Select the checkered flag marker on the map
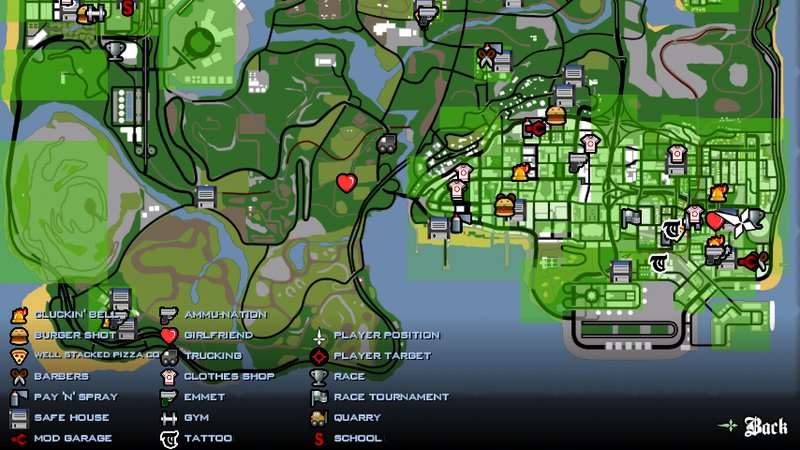This screenshot has width=800, height=450. coord(630,214)
